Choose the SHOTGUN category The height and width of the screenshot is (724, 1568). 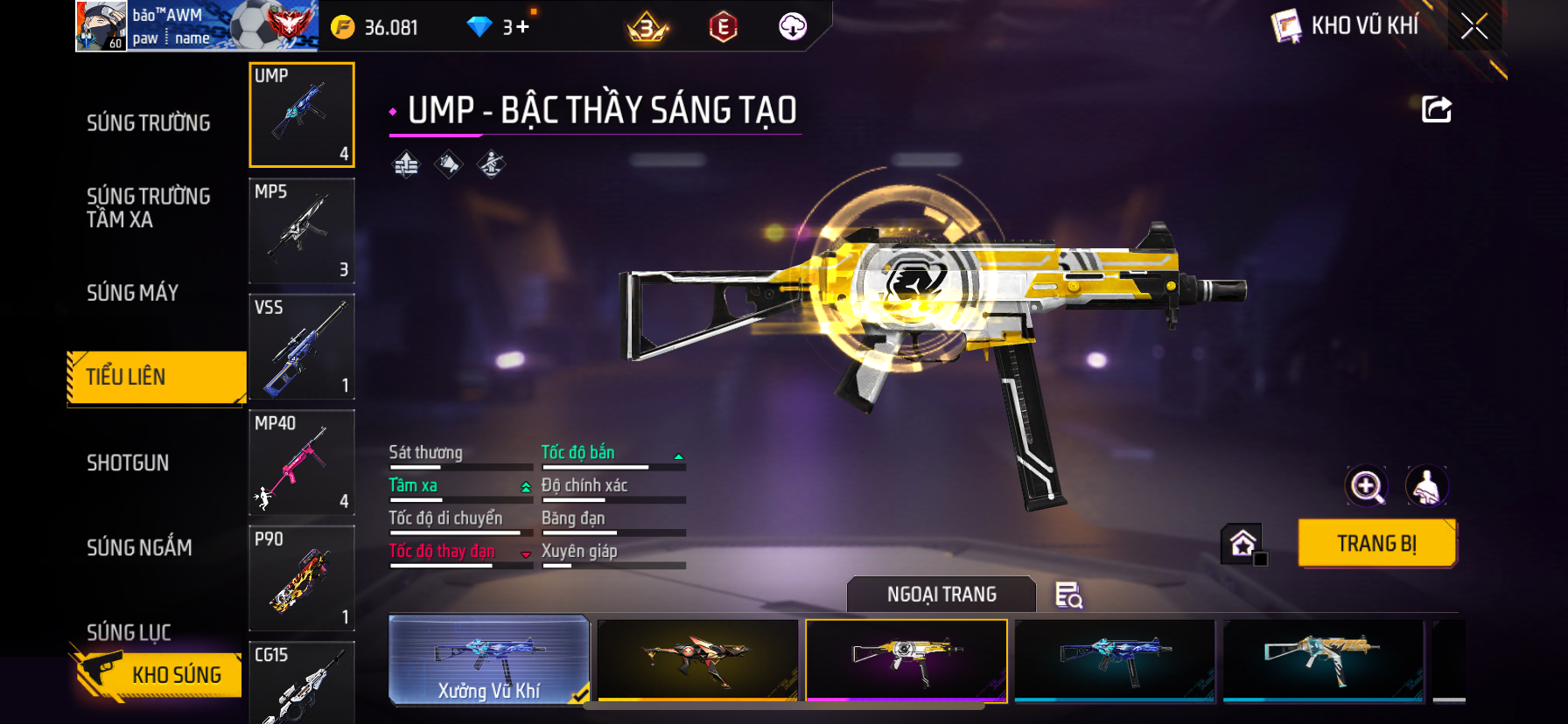pyautogui.click(x=128, y=463)
